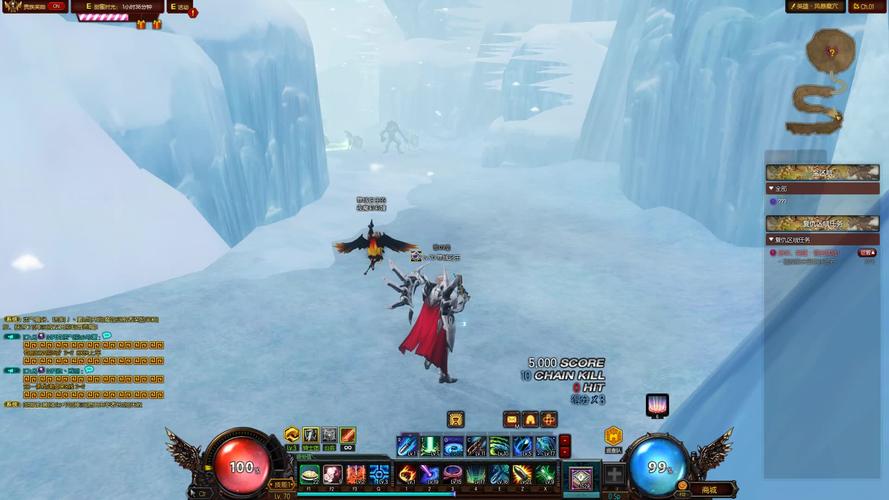Open the 商城 shop button
The height and width of the screenshot is (500, 889).
[x=711, y=489]
